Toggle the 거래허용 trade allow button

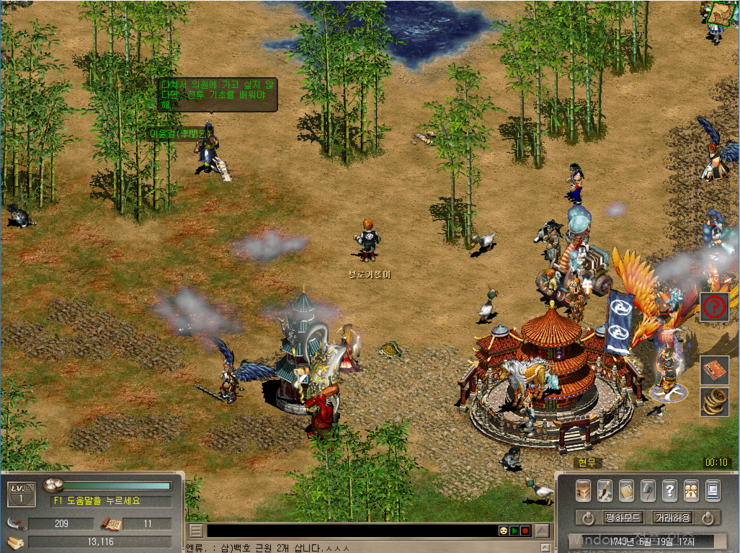tap(675, 518)
